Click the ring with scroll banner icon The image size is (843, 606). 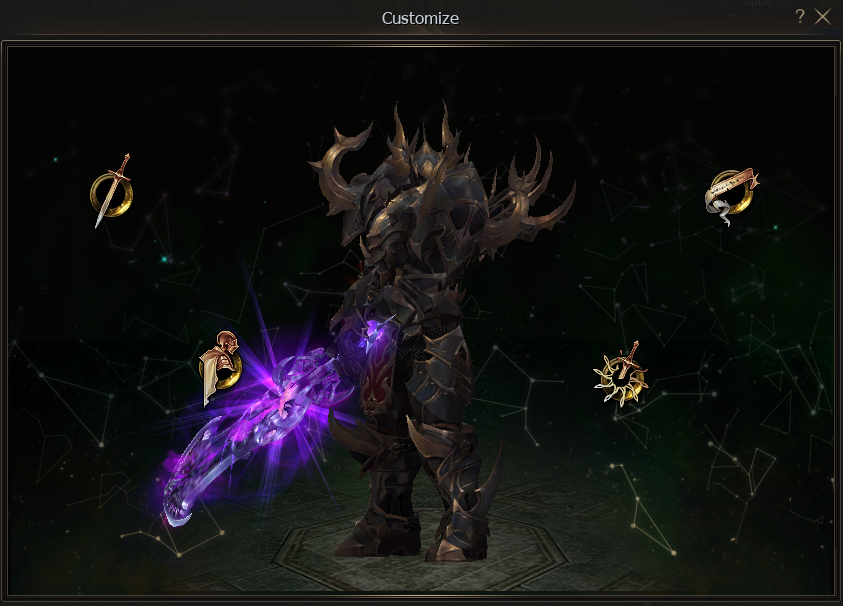(731, 195)
